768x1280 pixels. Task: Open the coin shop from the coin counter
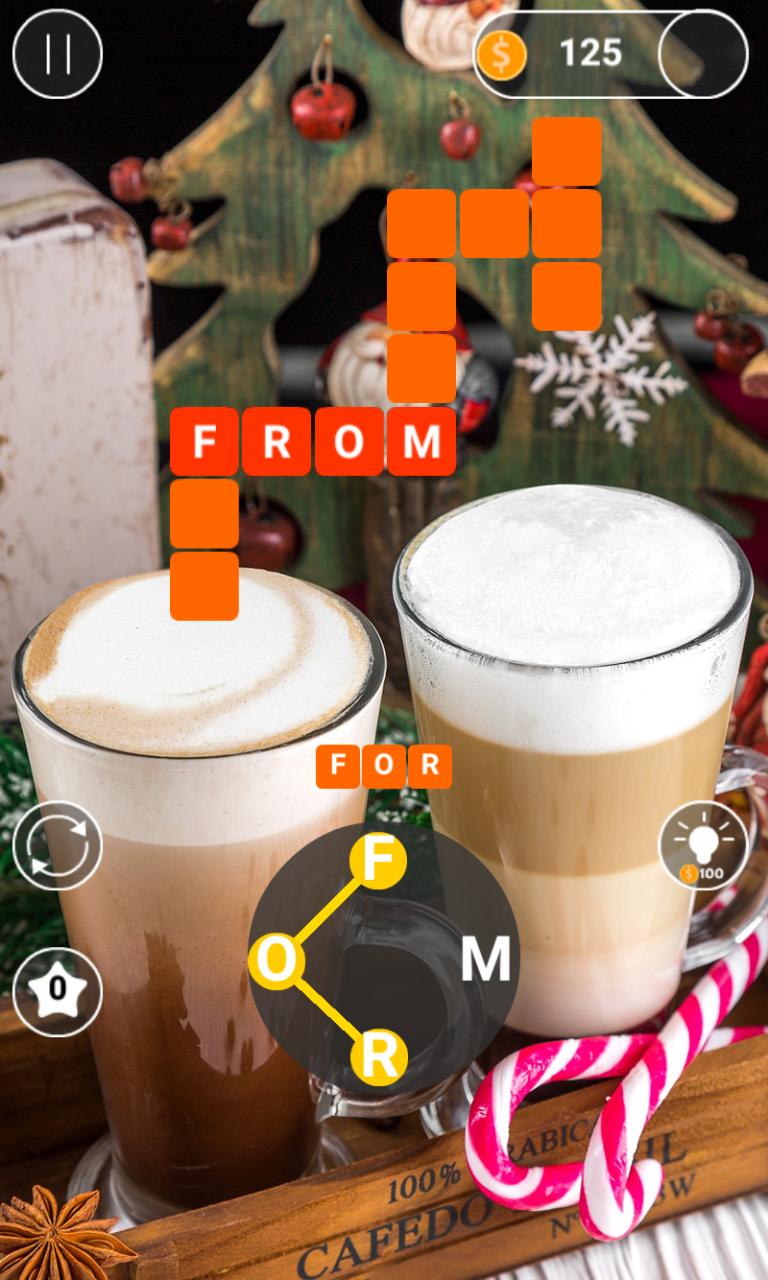coord(610,54)
